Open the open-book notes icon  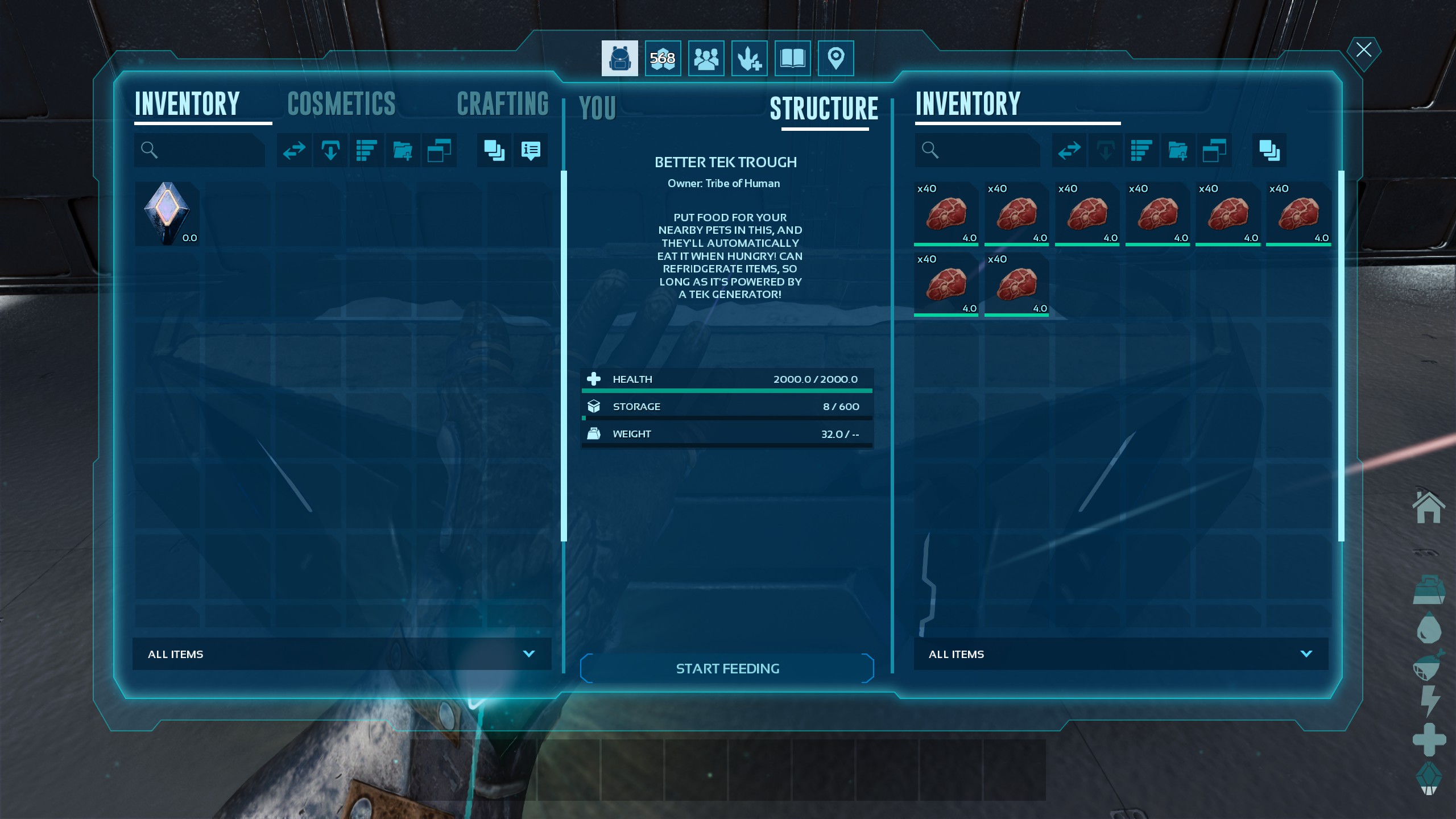pyautogui.click(x=792, y=58)
